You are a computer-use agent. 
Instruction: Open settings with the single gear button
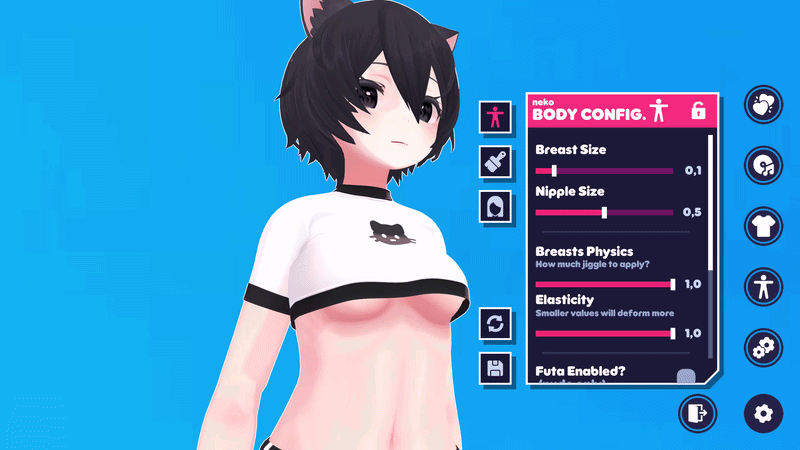763,412
